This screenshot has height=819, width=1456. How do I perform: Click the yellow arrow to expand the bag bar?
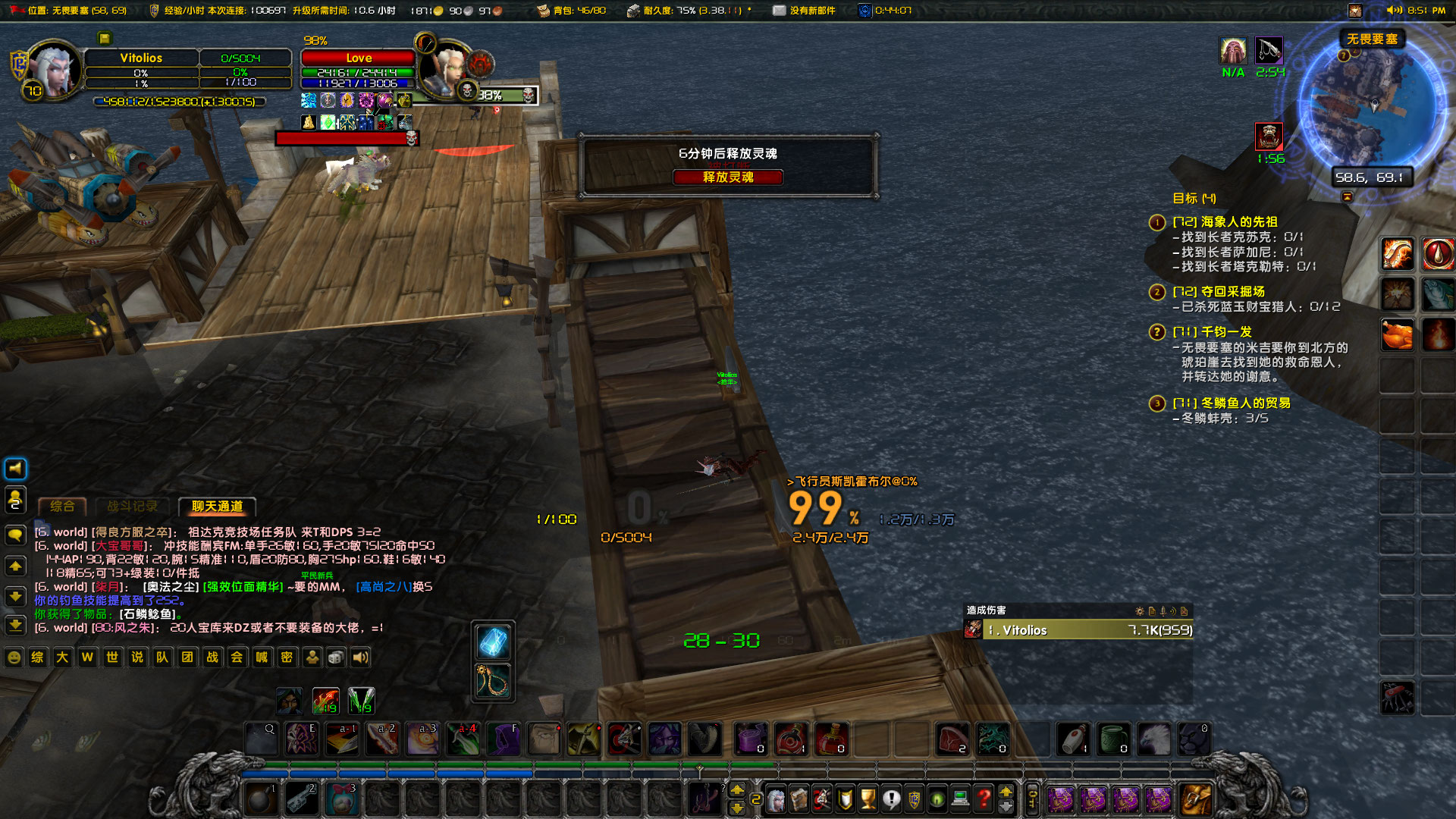click(x=1006, y=792)
